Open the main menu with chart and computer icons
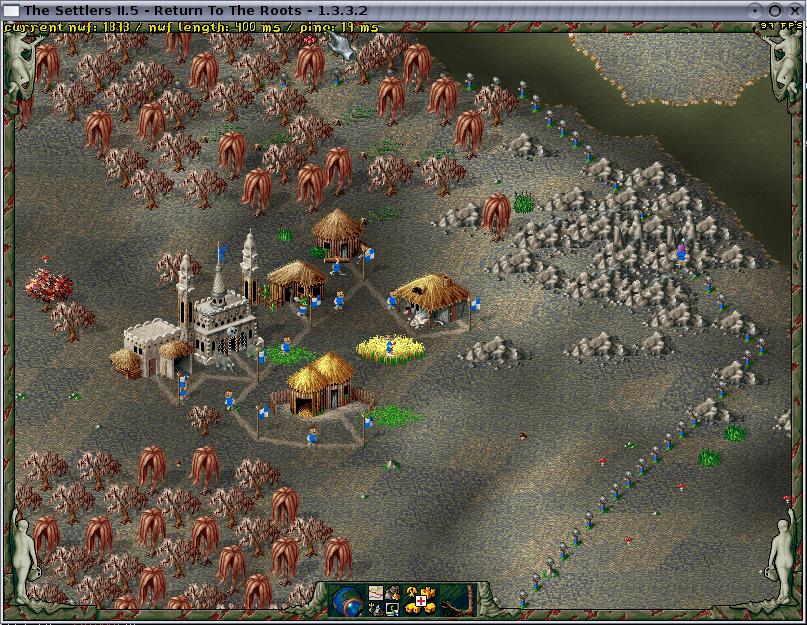The image size is (807, 625). 385,600
